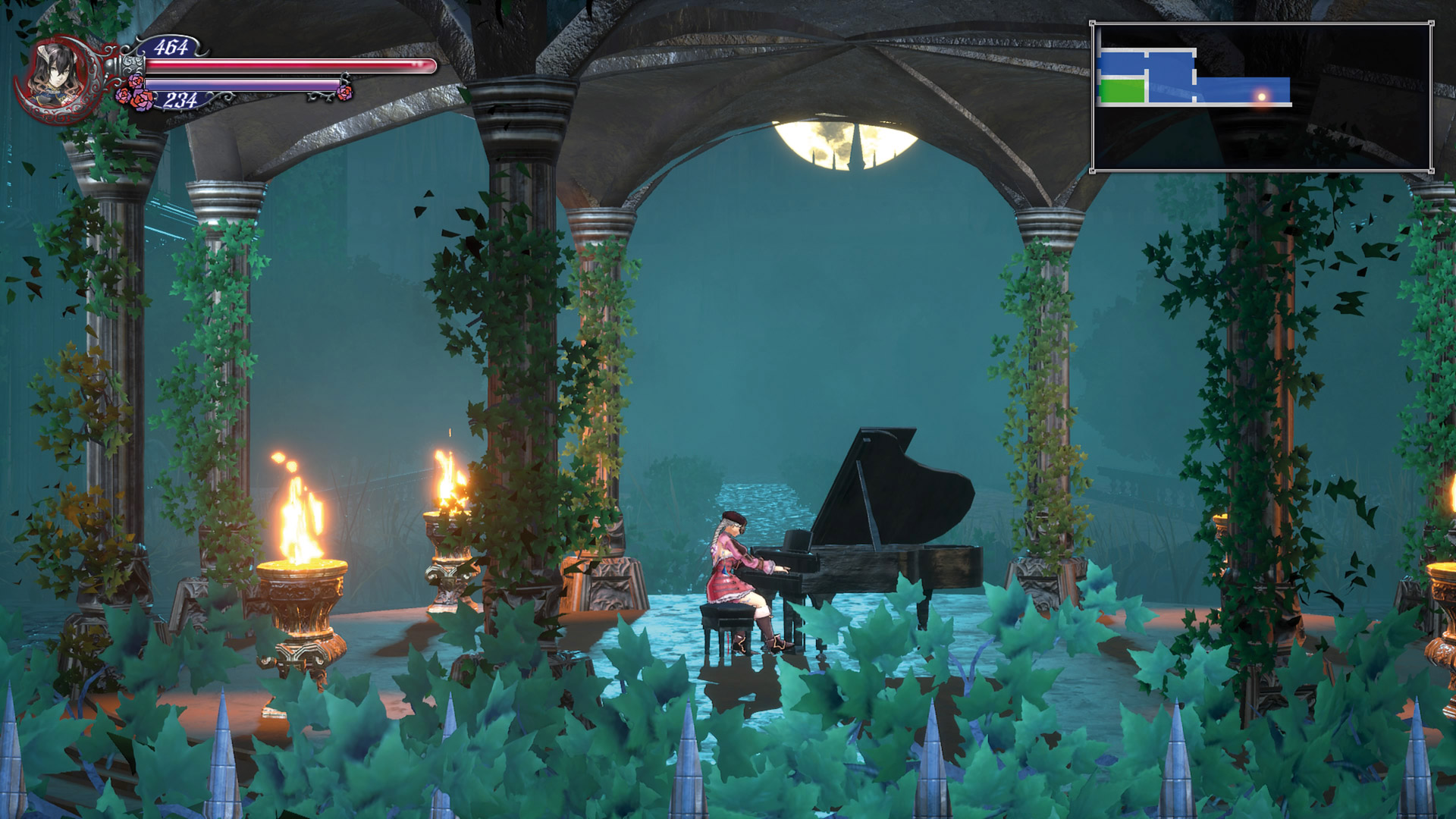Viewport: 1456px width, 819px height.
Task: Click the minimap in the corner
Action: 1262,97
